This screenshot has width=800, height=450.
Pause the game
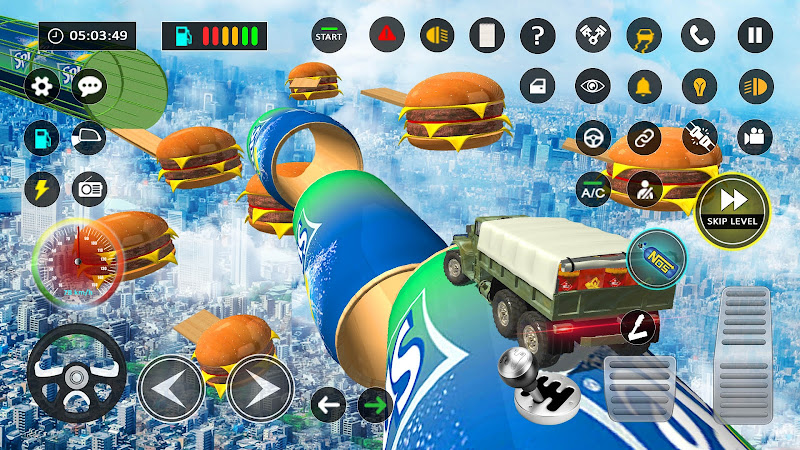755,36
